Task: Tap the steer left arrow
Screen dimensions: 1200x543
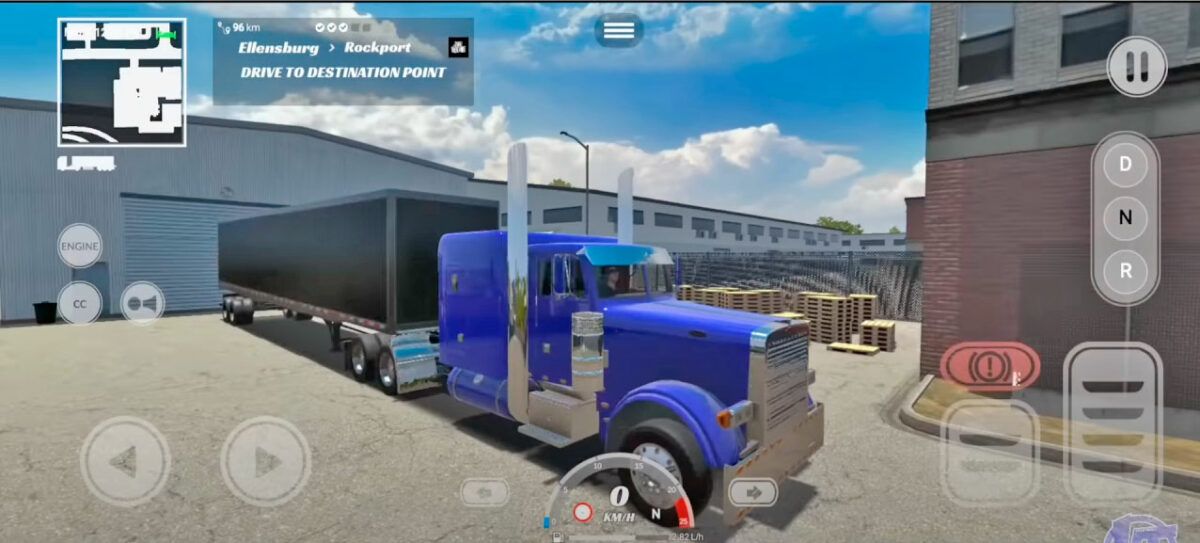Action: (x=125, y=461)
